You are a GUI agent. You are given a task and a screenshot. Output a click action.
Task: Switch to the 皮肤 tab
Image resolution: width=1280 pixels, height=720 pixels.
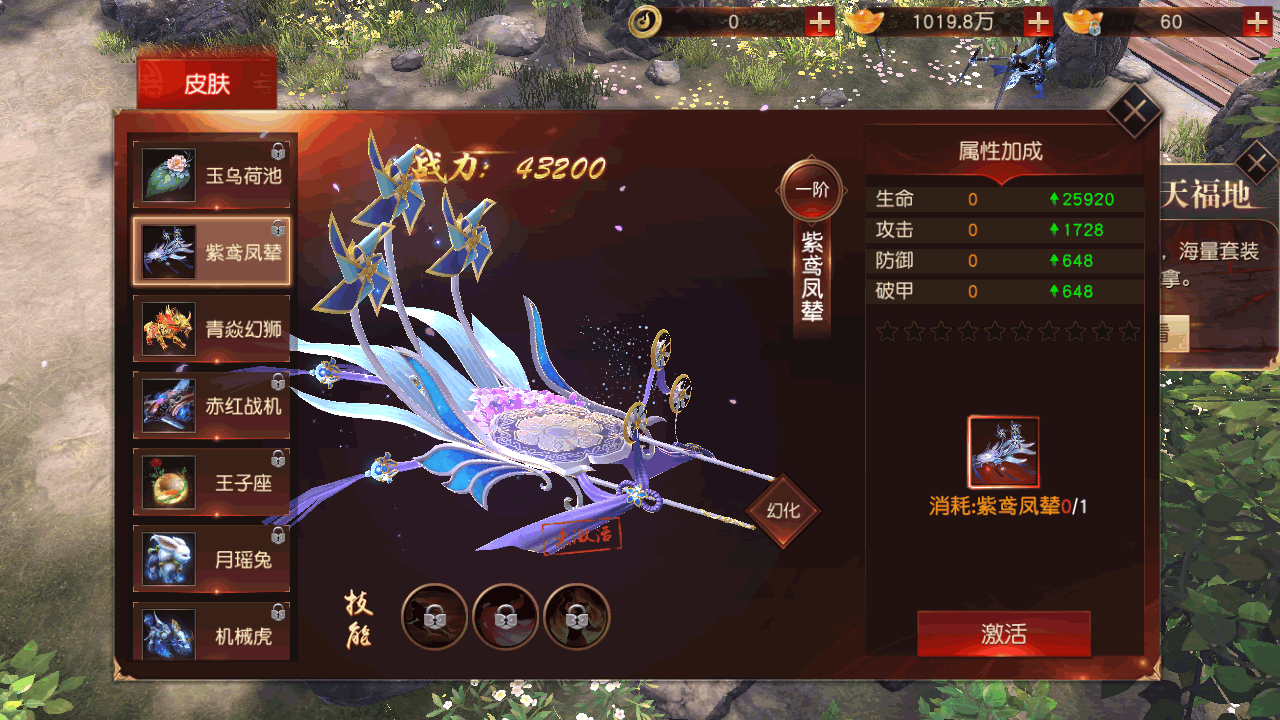click(x=207, y=84)
